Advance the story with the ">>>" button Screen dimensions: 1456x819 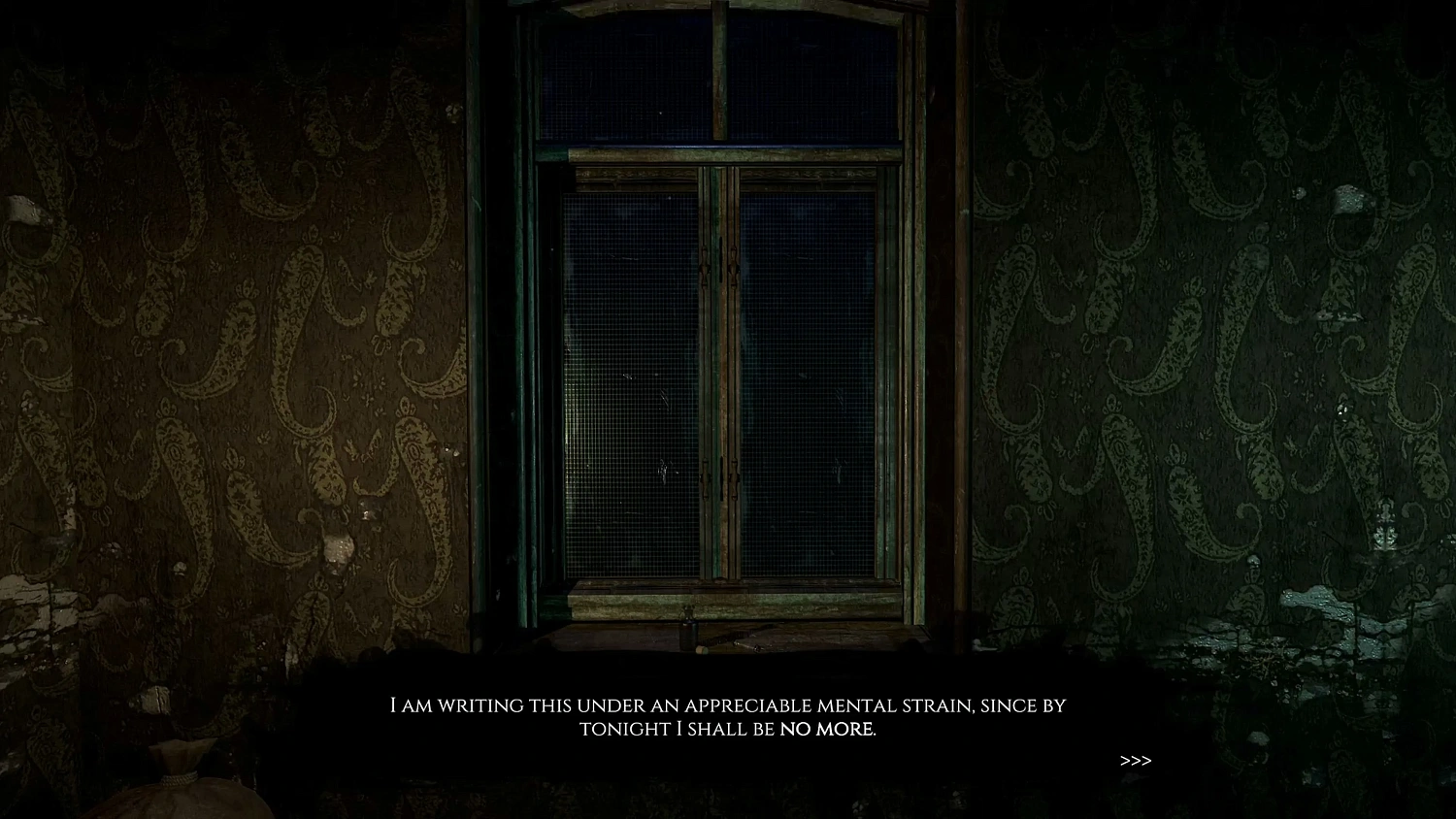pyautogui.click(x=1136, y=761)
